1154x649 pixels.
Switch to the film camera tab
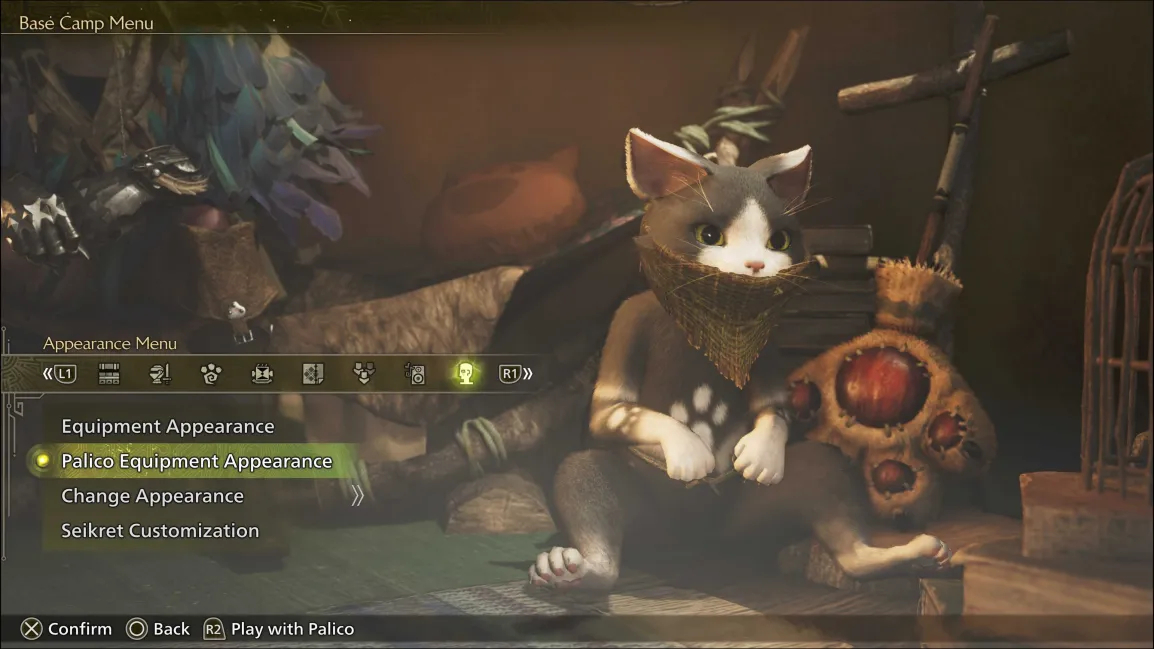tap(262, 374)
